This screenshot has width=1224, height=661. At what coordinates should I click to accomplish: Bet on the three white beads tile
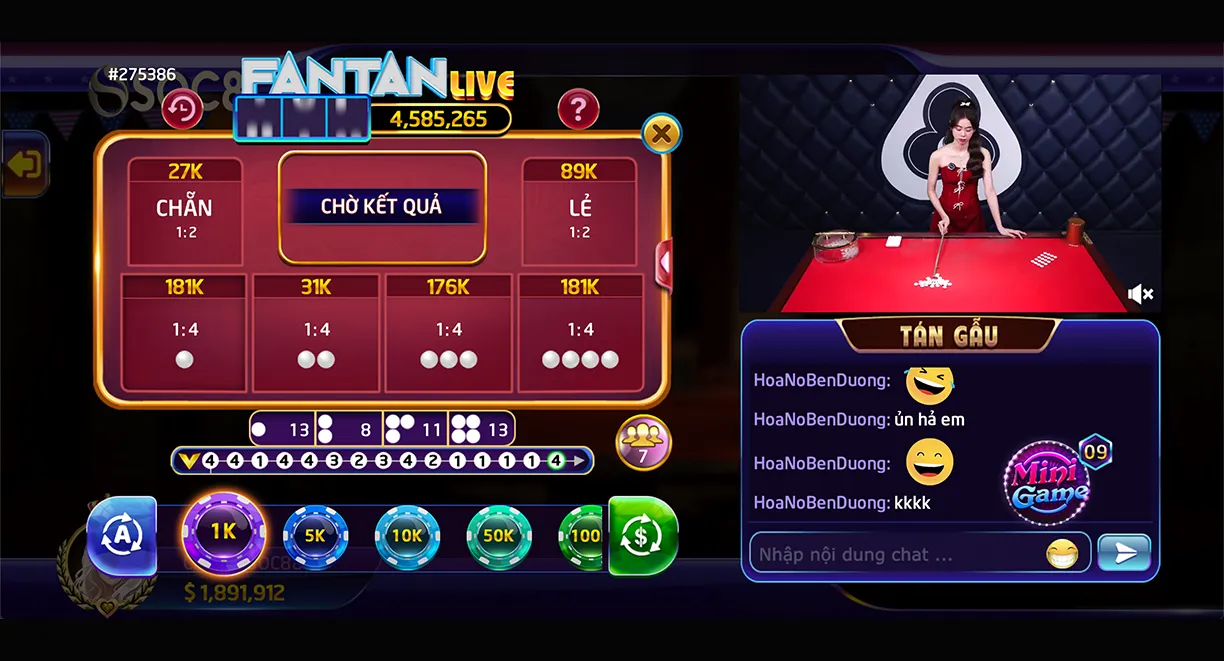click(x=448, y=335)
